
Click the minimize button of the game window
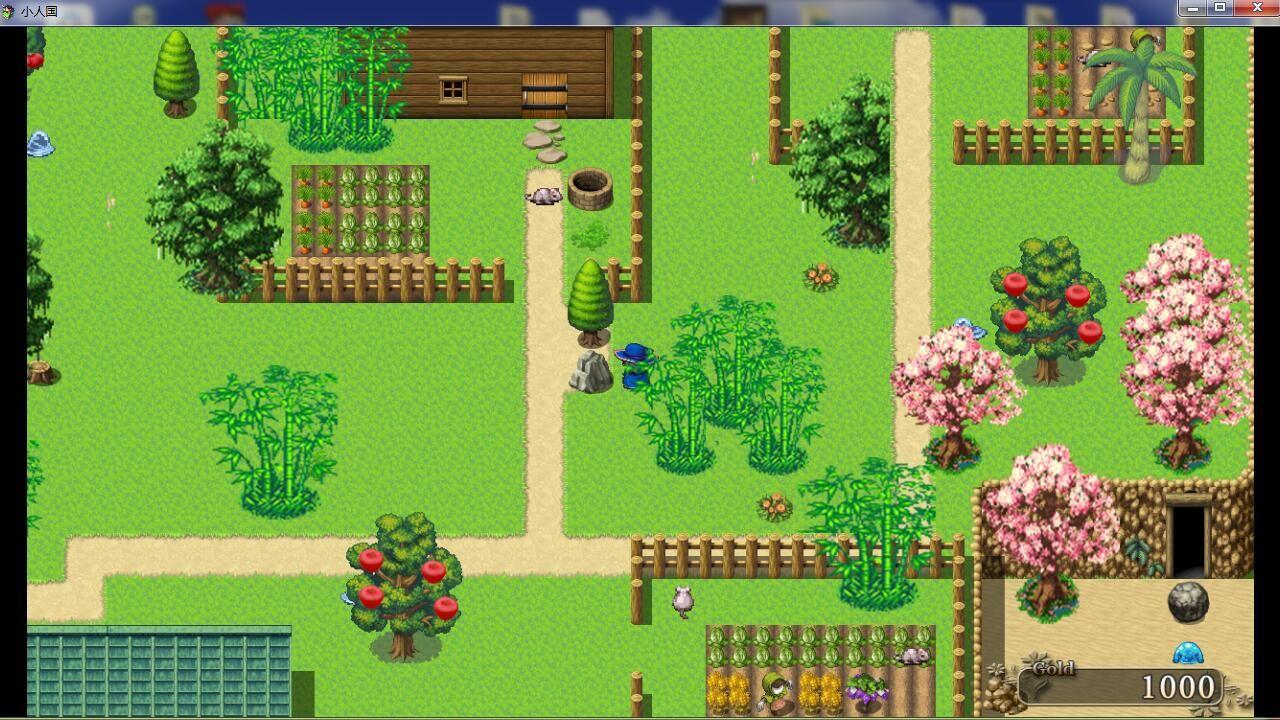[x=1192, y=8]
